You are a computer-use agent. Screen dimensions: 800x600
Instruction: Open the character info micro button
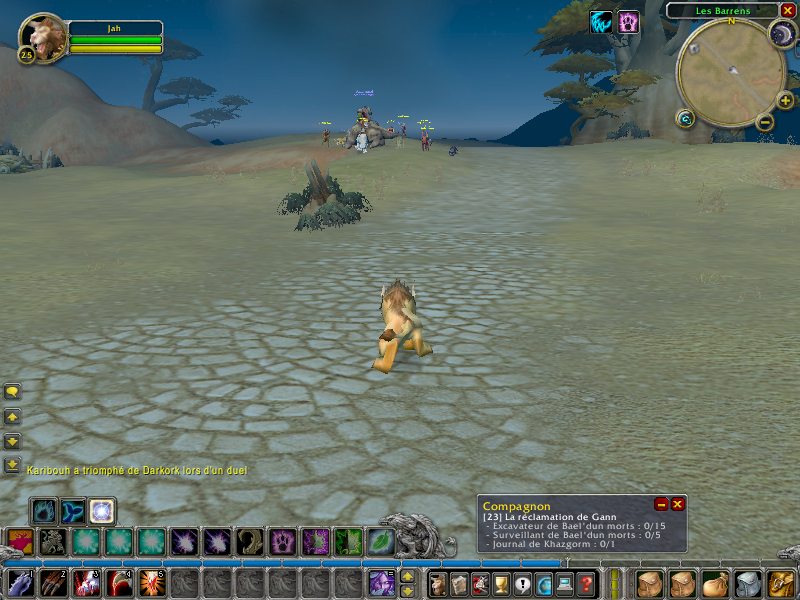[438, 583]
